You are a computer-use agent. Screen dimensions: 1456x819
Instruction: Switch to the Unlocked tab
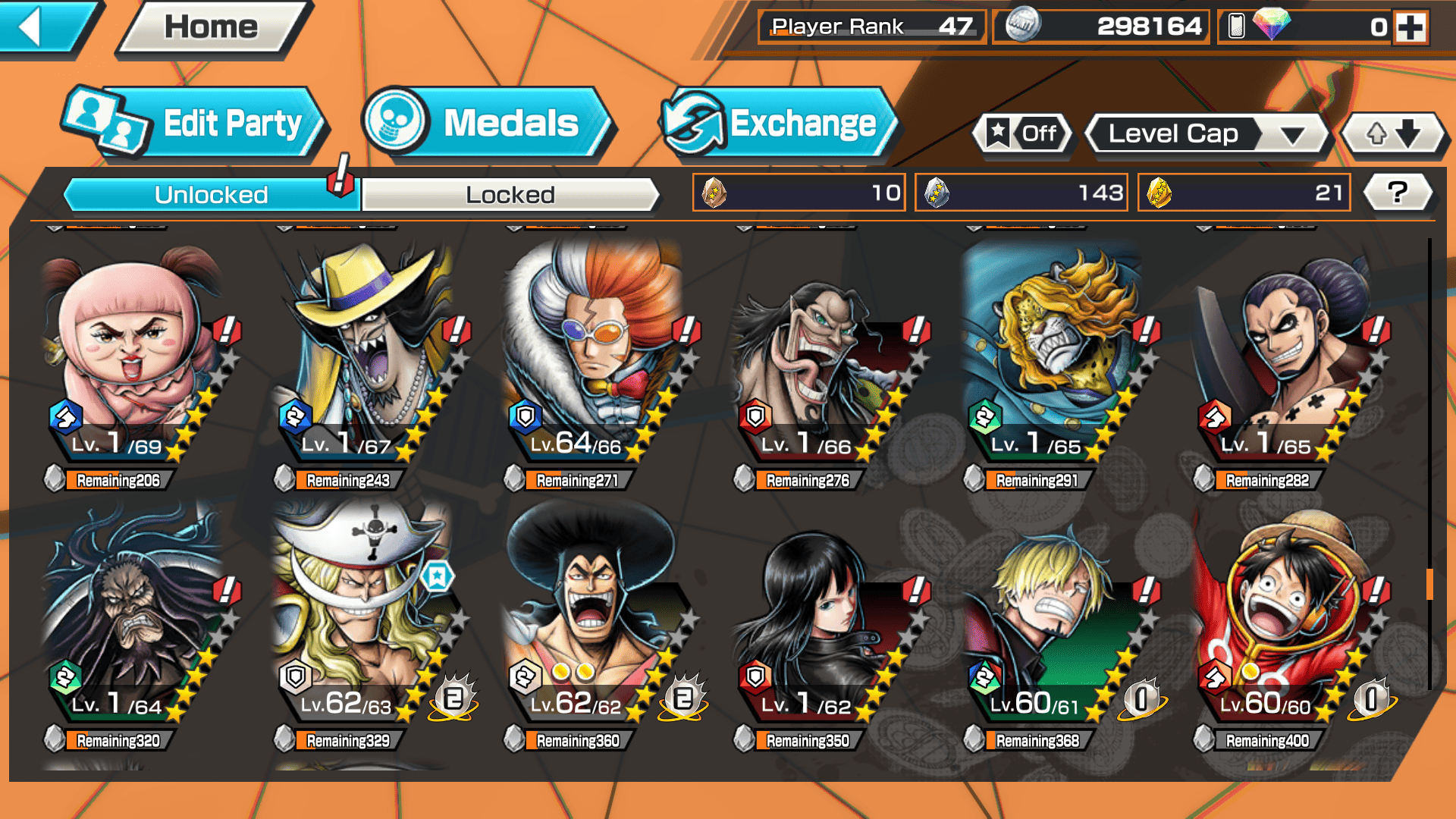point(211,195)
